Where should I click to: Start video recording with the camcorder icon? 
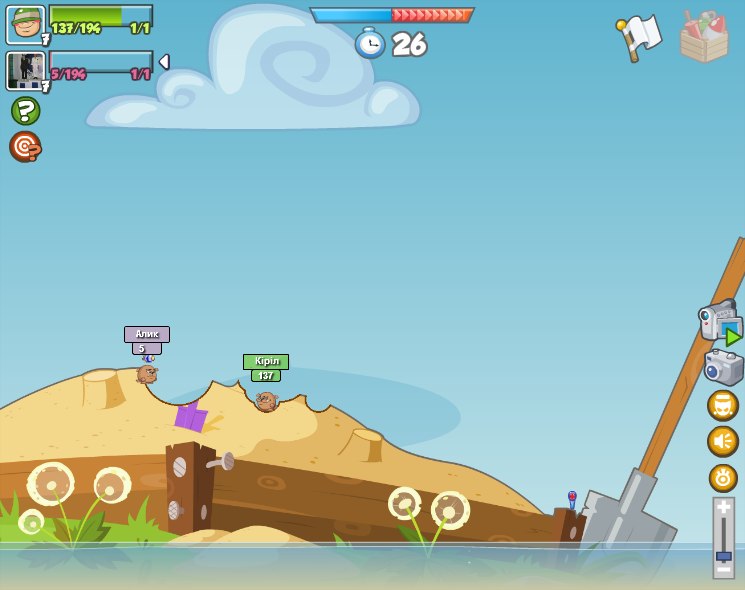[x=720, y=322]
